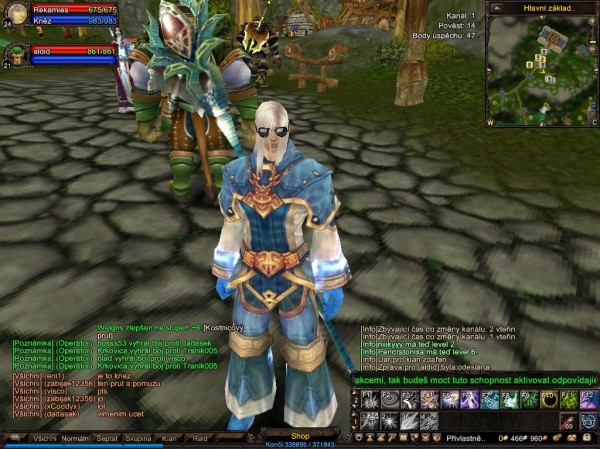Select the aldid player portrait
This screenshot has height=449, width=600.
click(14, 54)
